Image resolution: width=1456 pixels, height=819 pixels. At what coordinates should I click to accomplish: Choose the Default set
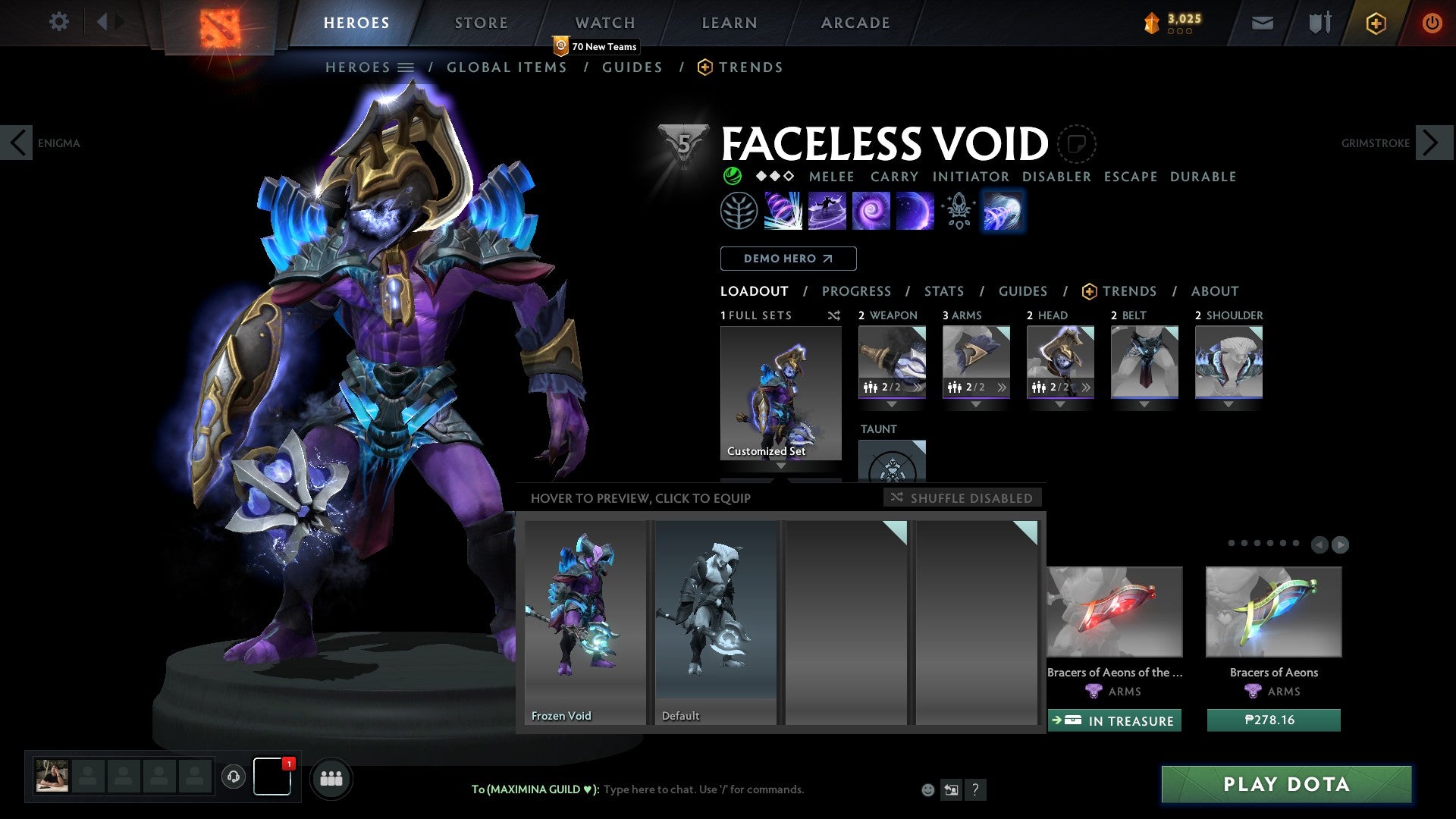pos(715,622)
